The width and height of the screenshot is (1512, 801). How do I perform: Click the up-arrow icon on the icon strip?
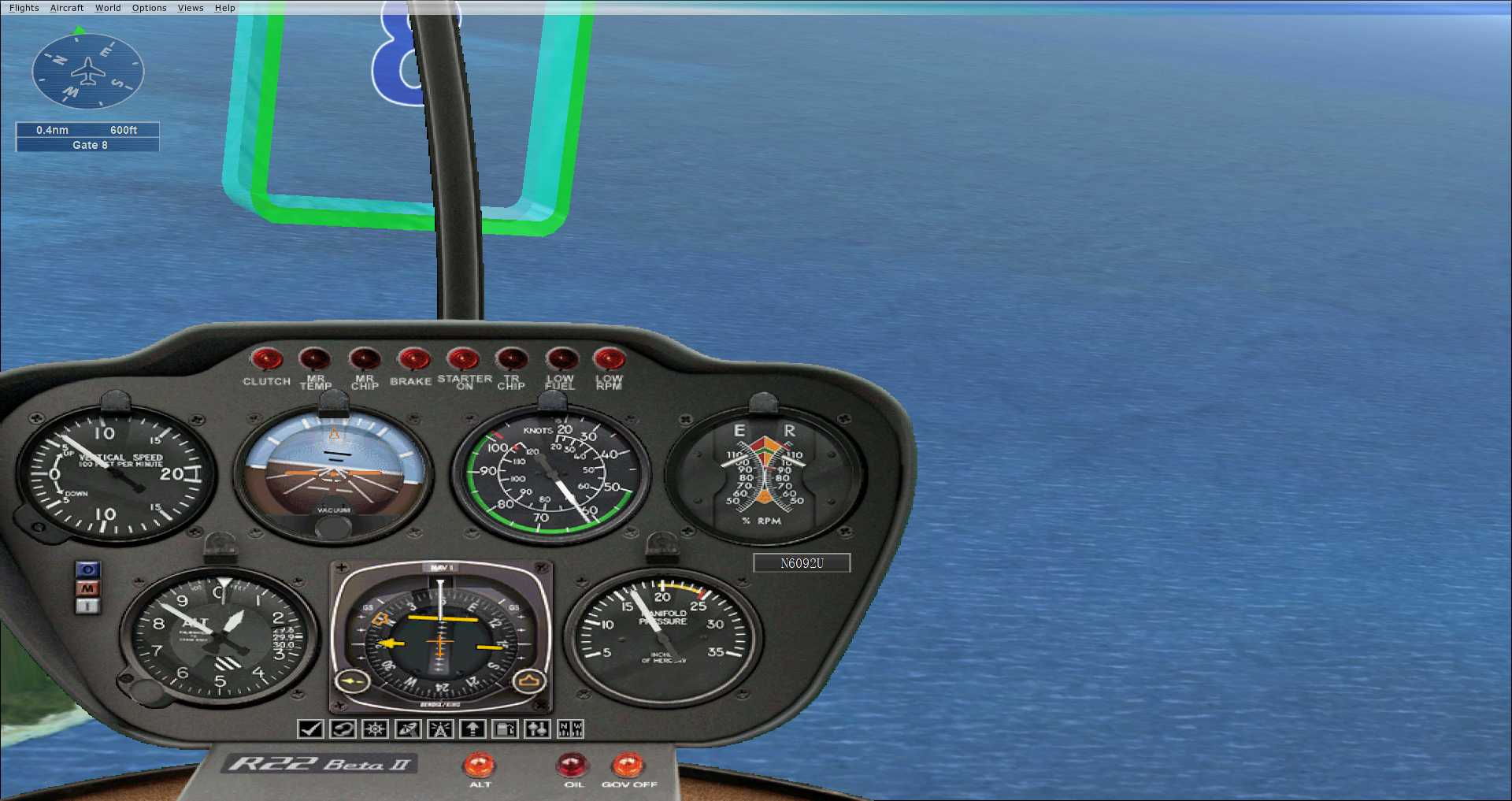point(472,729)
